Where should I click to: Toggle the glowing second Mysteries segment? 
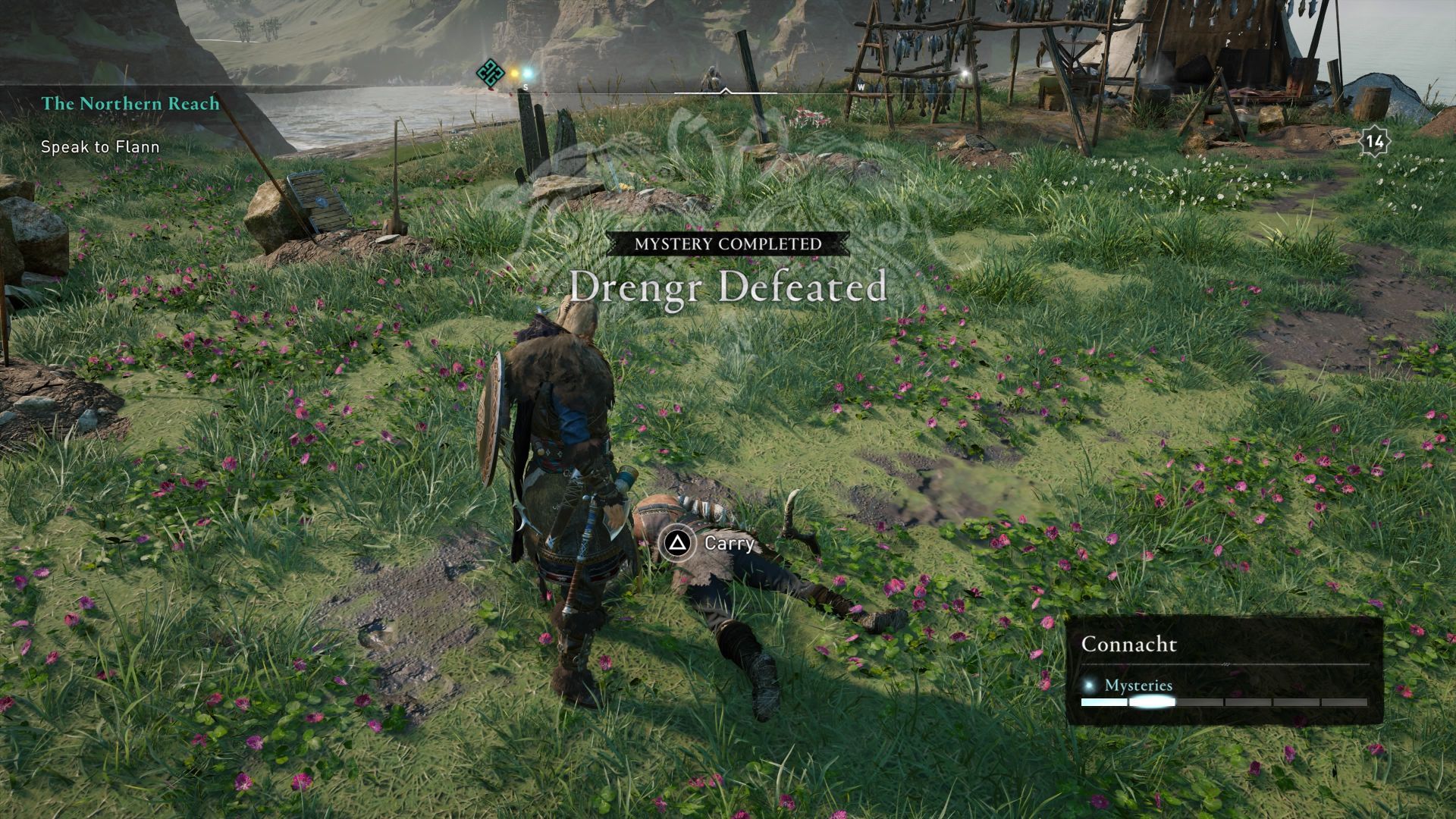click(1153, 701)
